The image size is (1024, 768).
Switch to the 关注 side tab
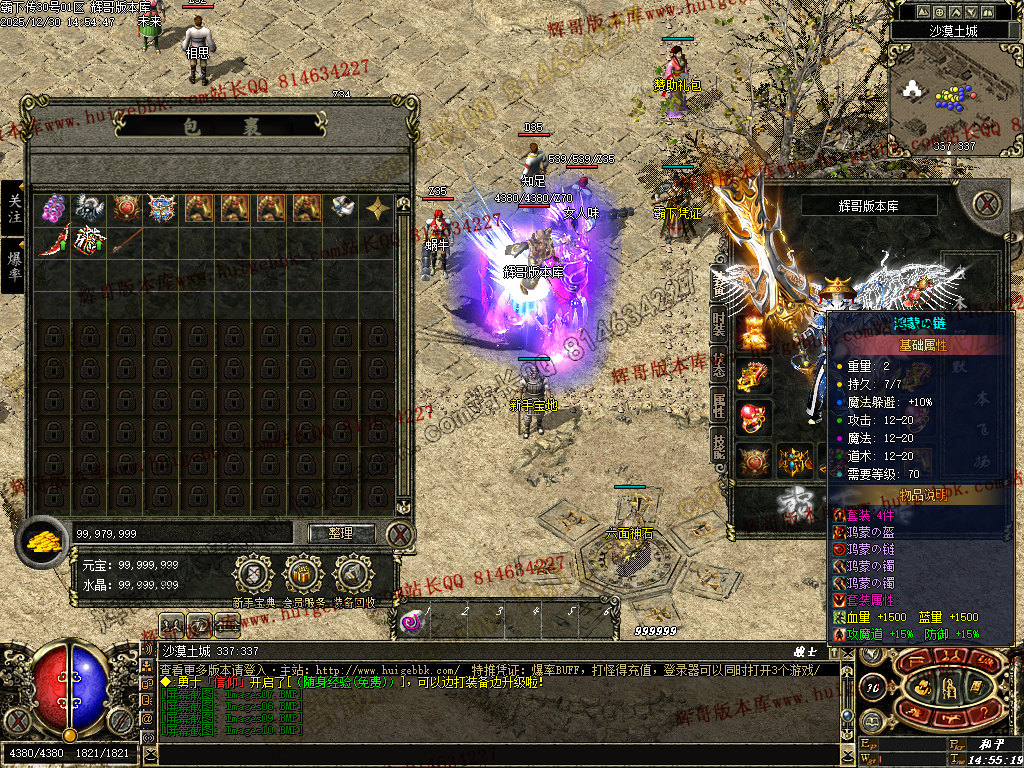(x=14, y=208)
